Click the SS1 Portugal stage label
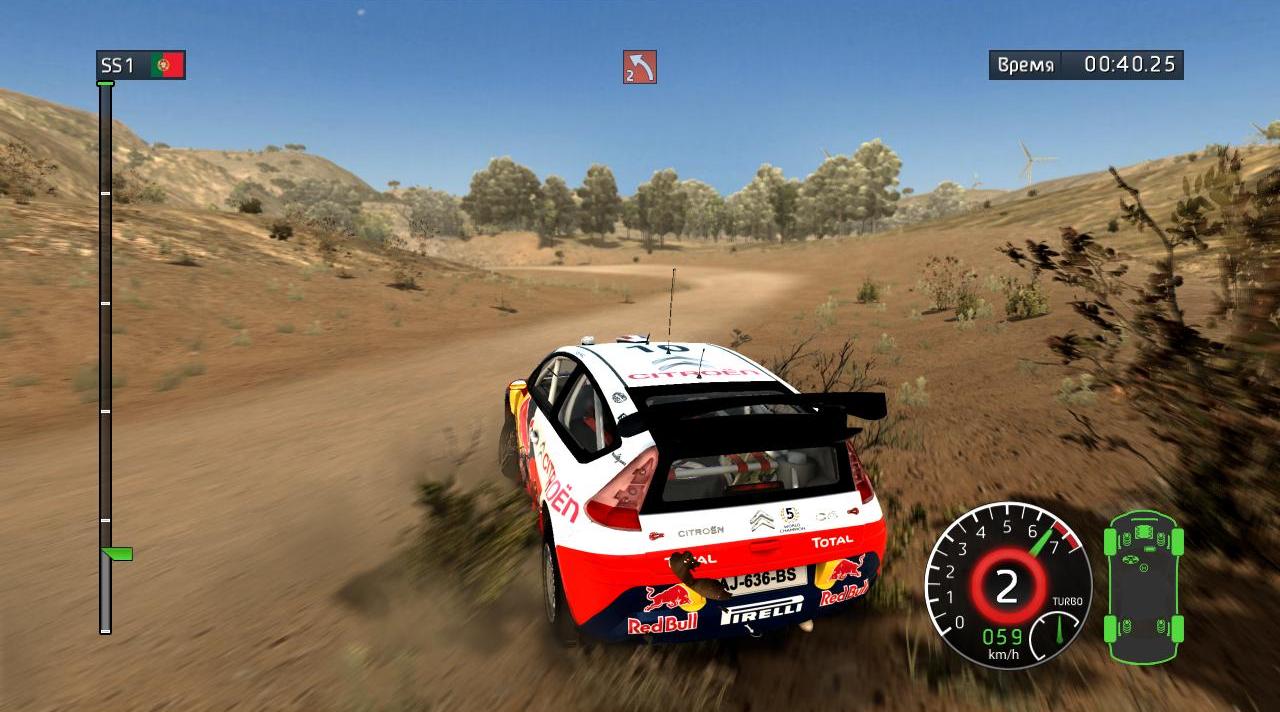This screenshot has height=712, width=1280. [x=140, y=65]
